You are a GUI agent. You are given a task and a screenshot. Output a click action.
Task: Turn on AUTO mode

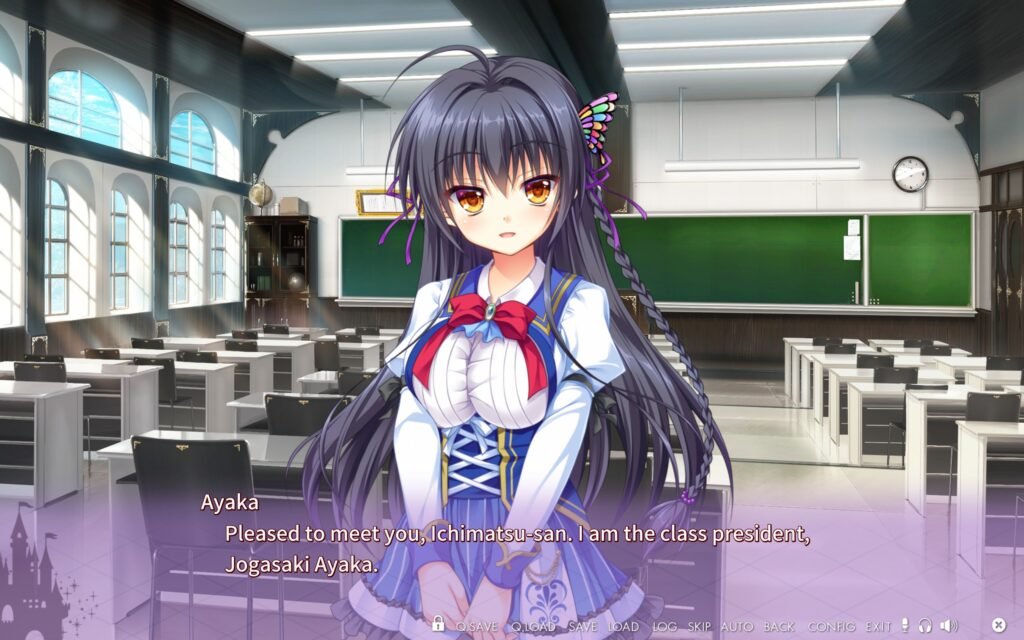tap(737, 626)
